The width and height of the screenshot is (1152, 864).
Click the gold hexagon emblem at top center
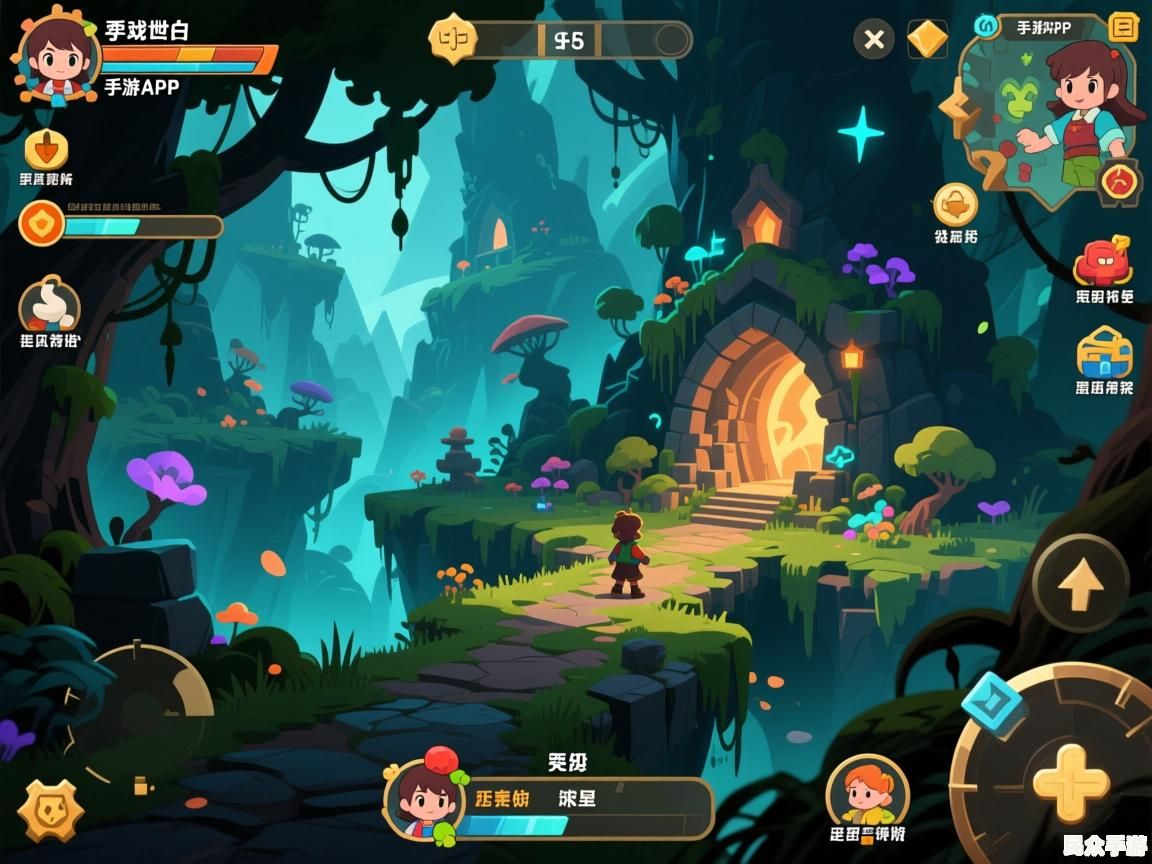tap(452, 40)
